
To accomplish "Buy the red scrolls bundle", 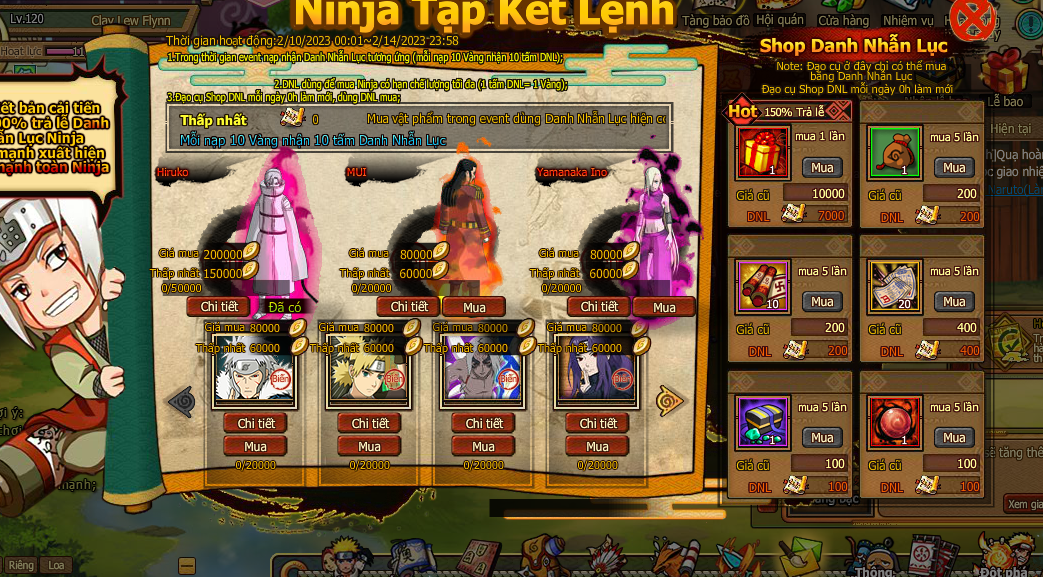I will (x=822, y=301).
